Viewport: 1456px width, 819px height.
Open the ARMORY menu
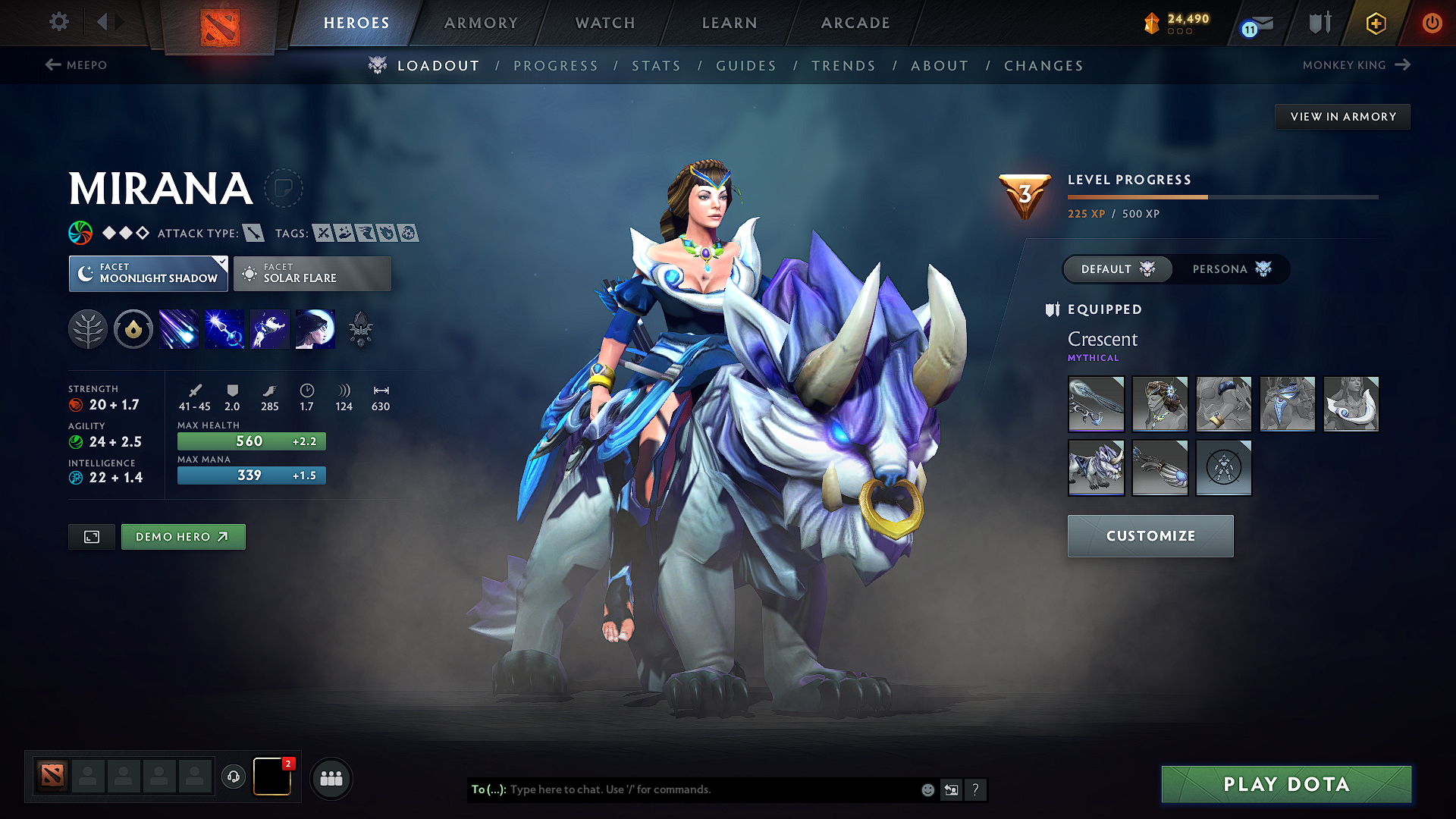[481, 23]
